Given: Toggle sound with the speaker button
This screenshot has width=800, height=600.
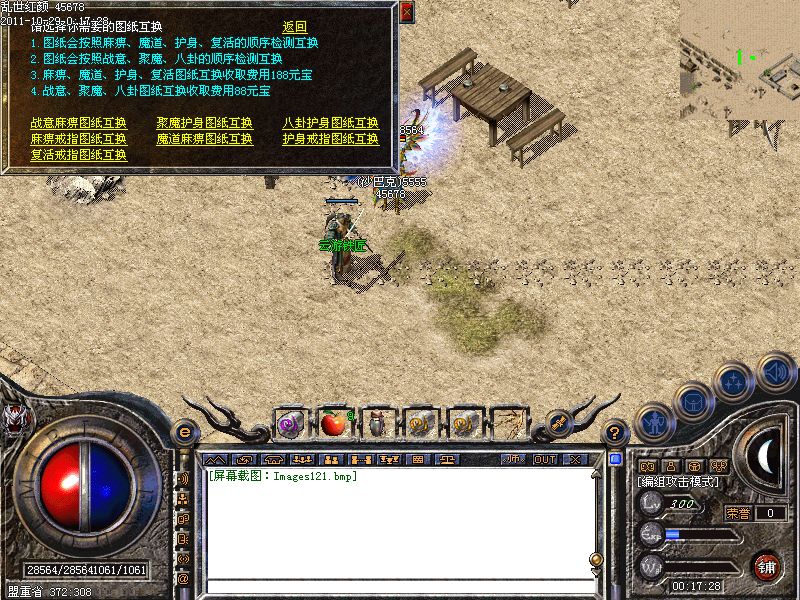Looking at the screenshot, I should [x=775, y=372].
